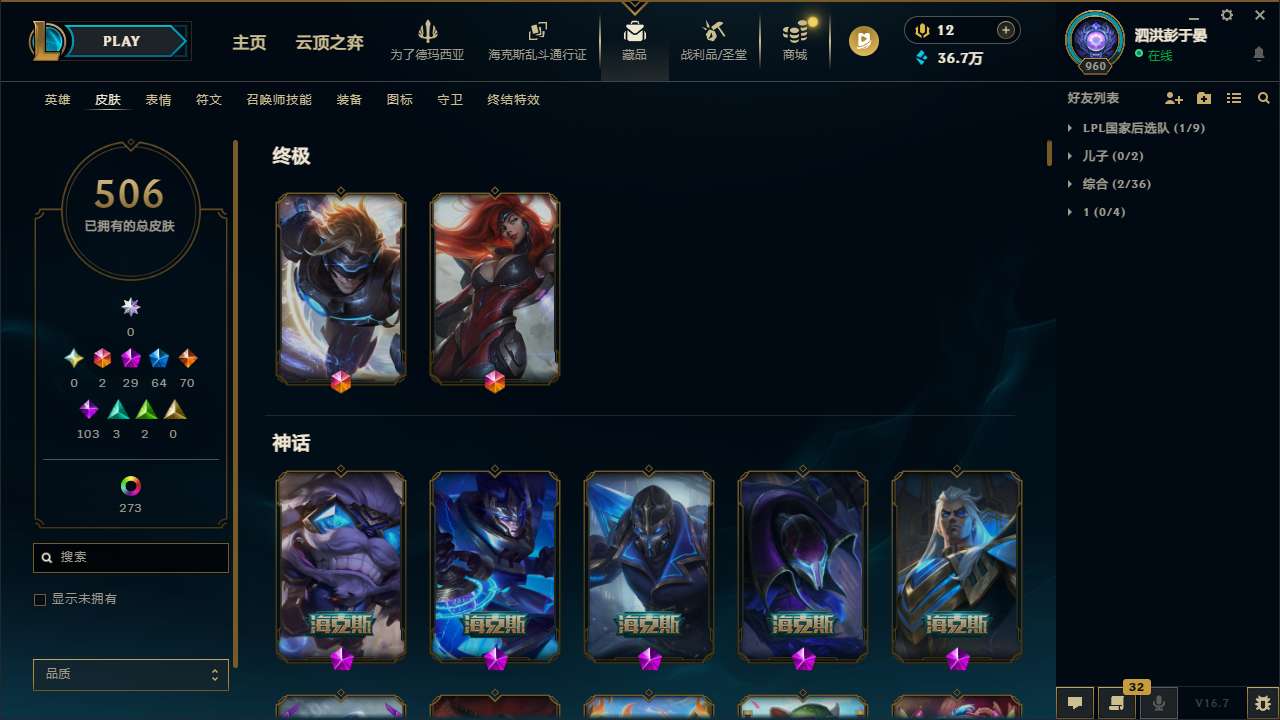Click the 273 chroma color wheel

[130, 487]
